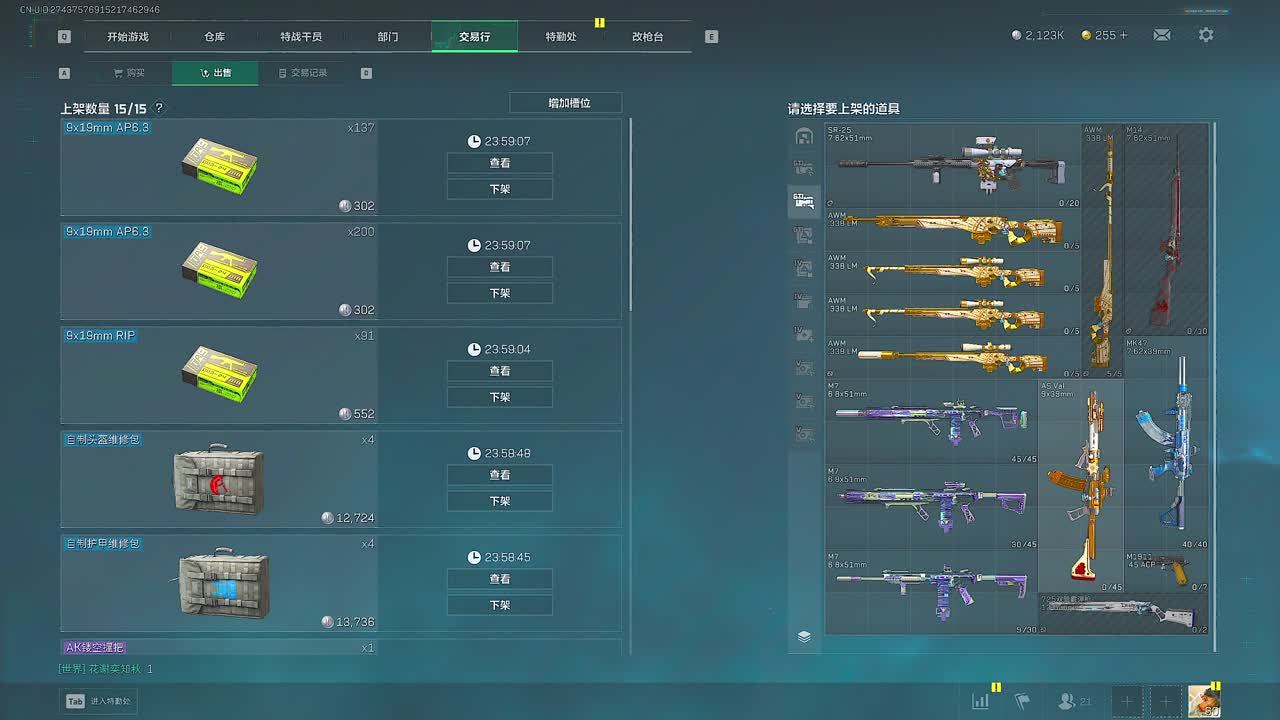
Task: Delist the 自制护甲维修包 listing with 下架
Action: coord(500,605)
